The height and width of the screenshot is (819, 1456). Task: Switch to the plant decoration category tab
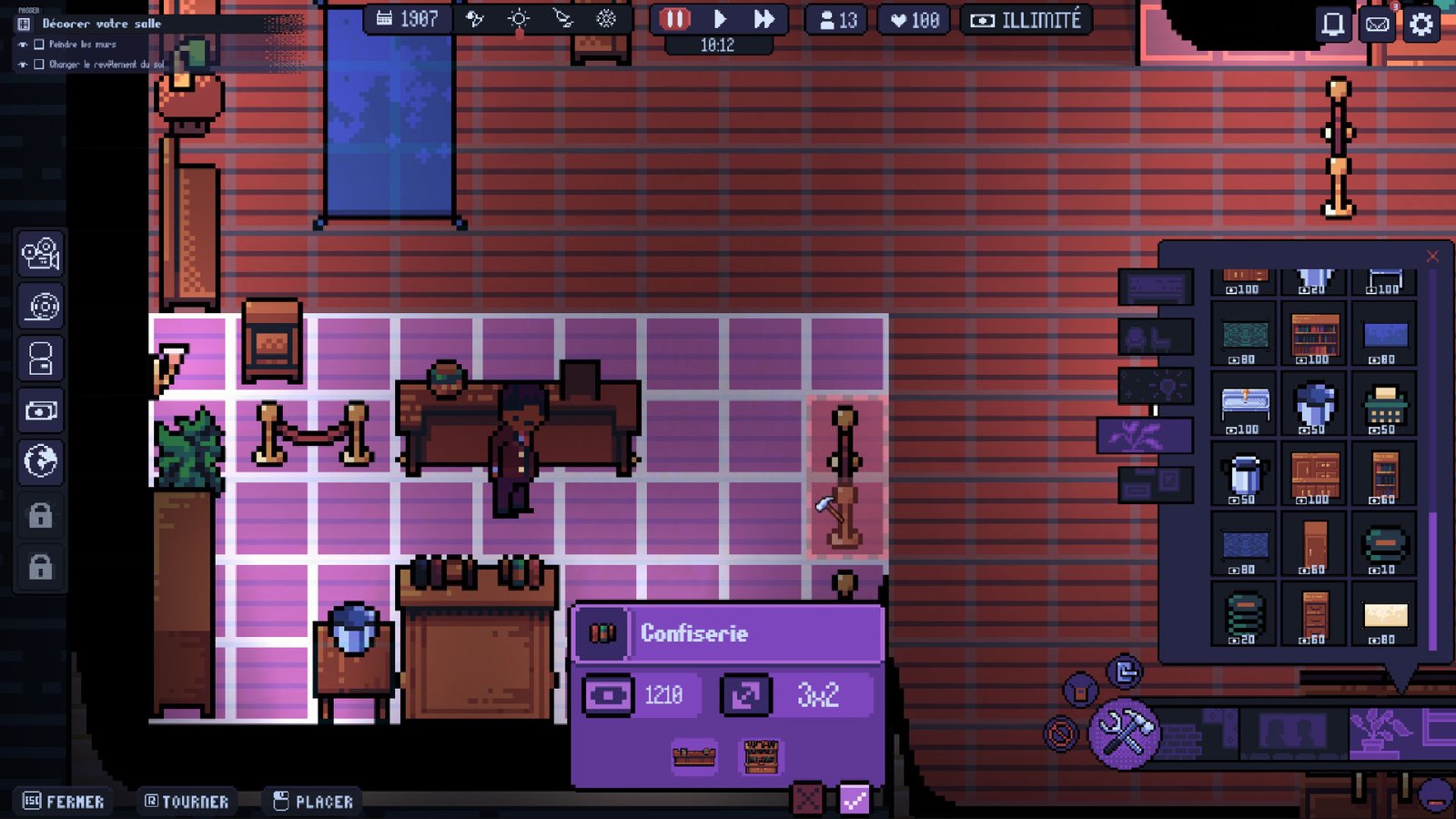[x=1145, y=436]
